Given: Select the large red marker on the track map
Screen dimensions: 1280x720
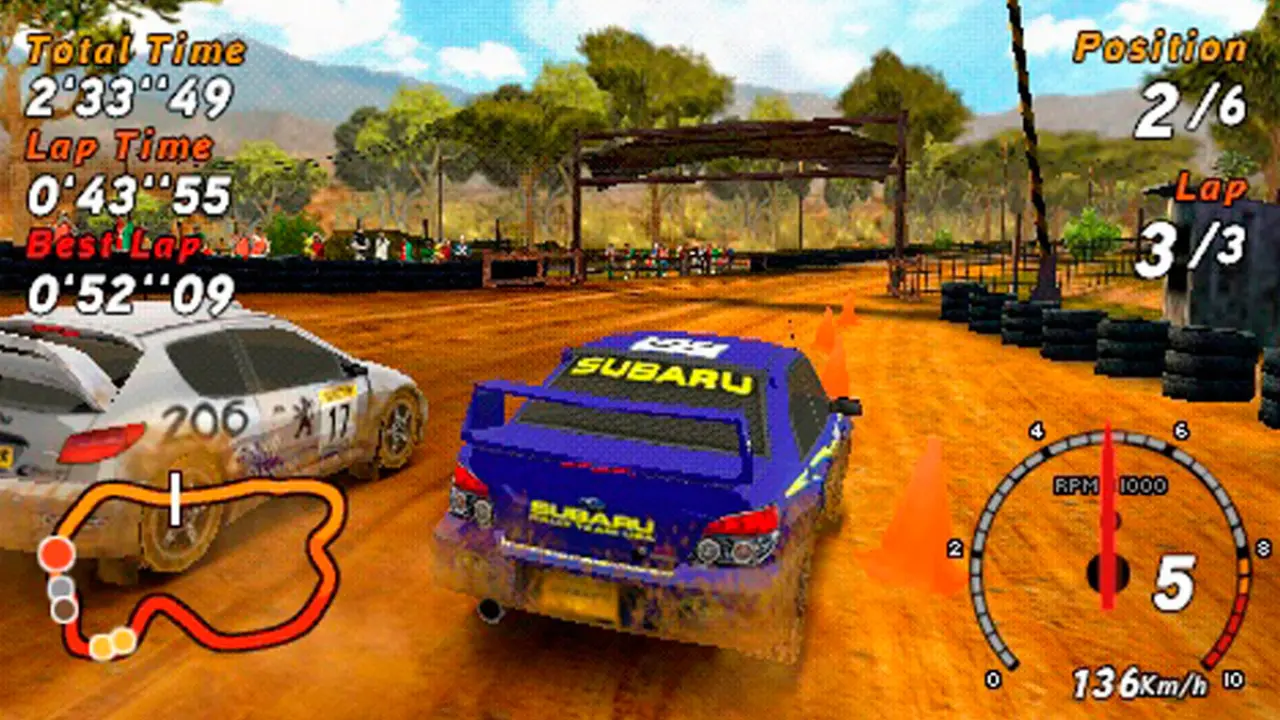Looking at the screenshot, I should click(57, 553).
